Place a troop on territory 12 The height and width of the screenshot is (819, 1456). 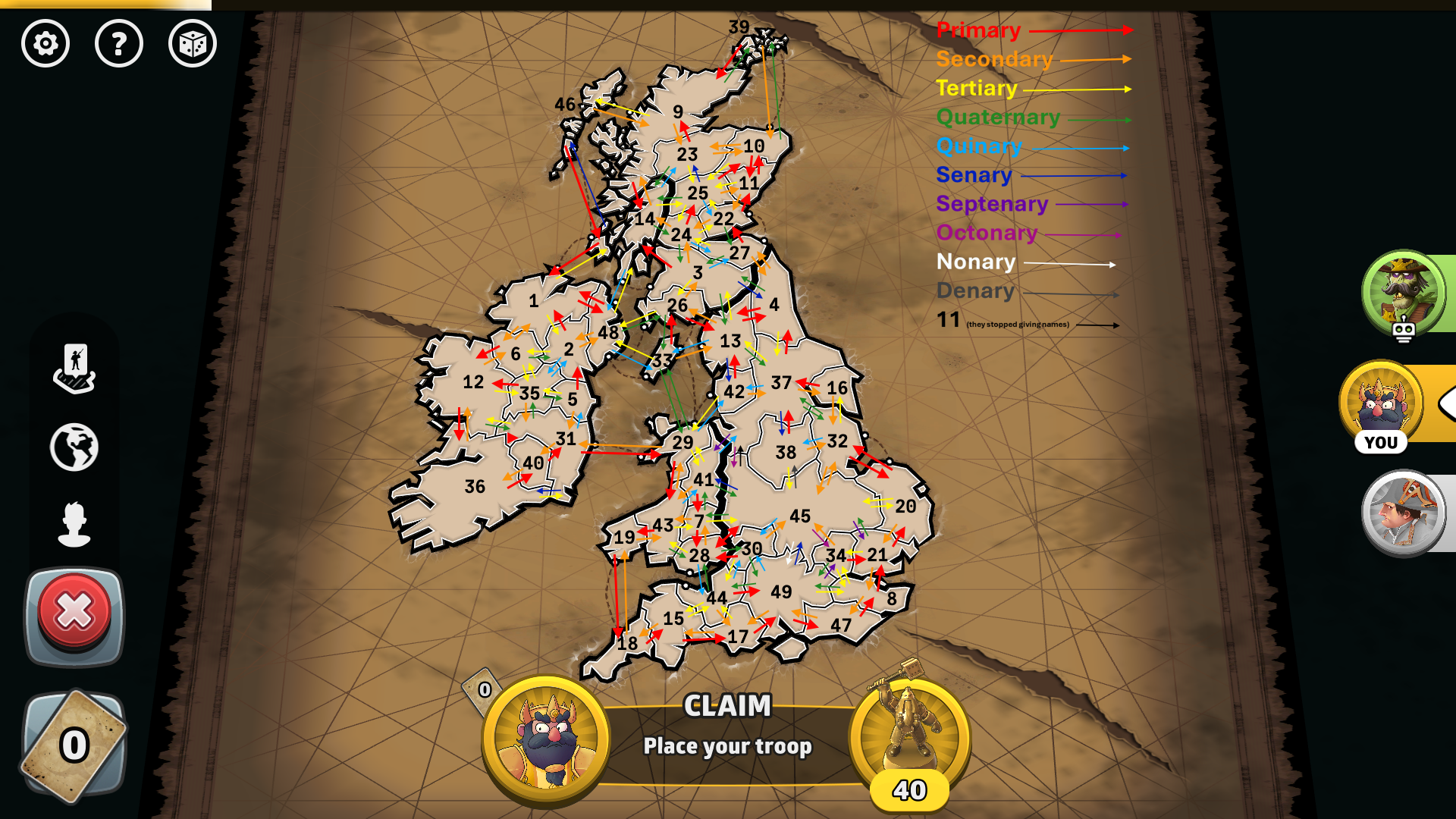[473, 382]
